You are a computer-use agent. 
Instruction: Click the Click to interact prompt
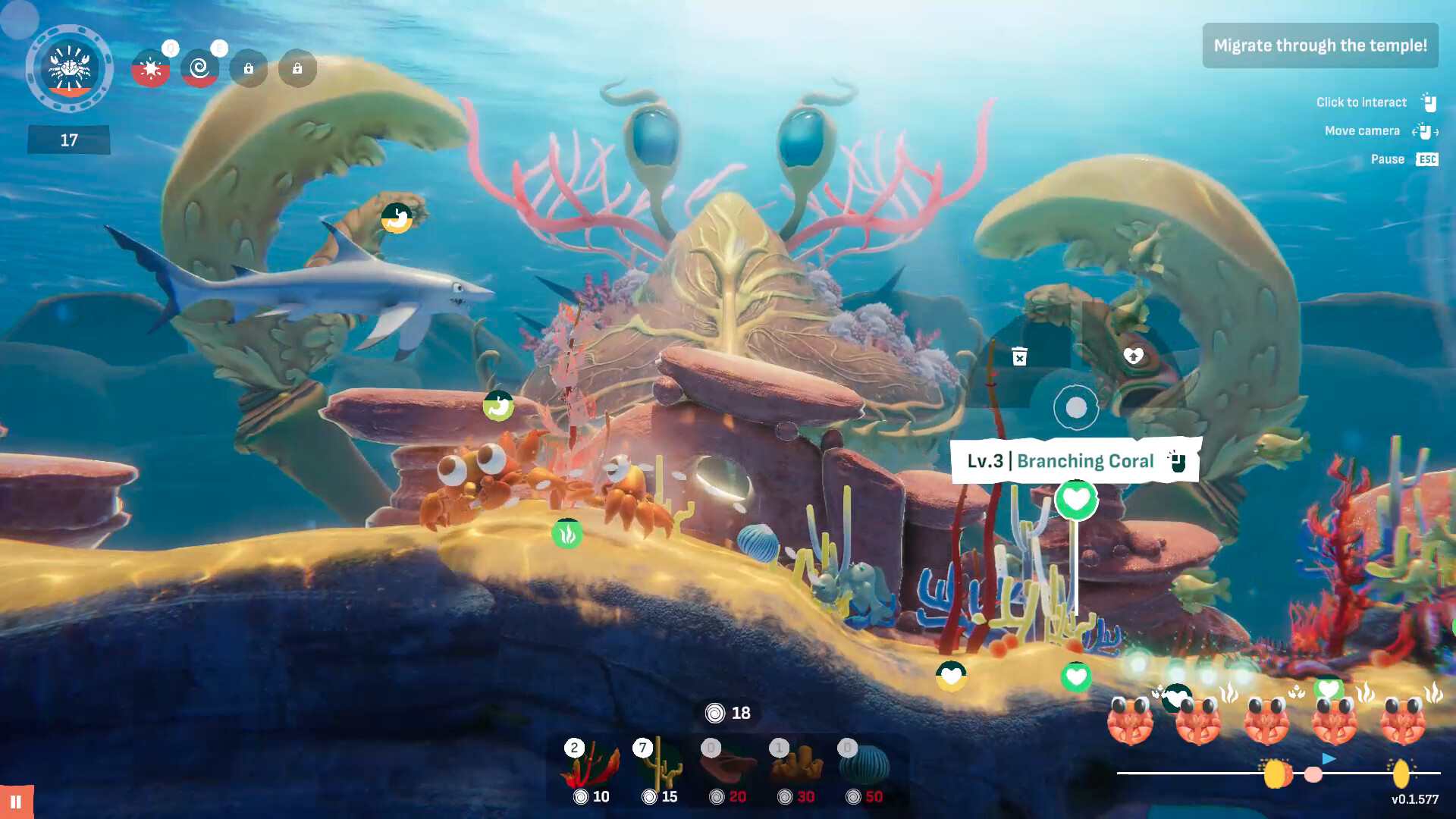[x=1361, y=102]
